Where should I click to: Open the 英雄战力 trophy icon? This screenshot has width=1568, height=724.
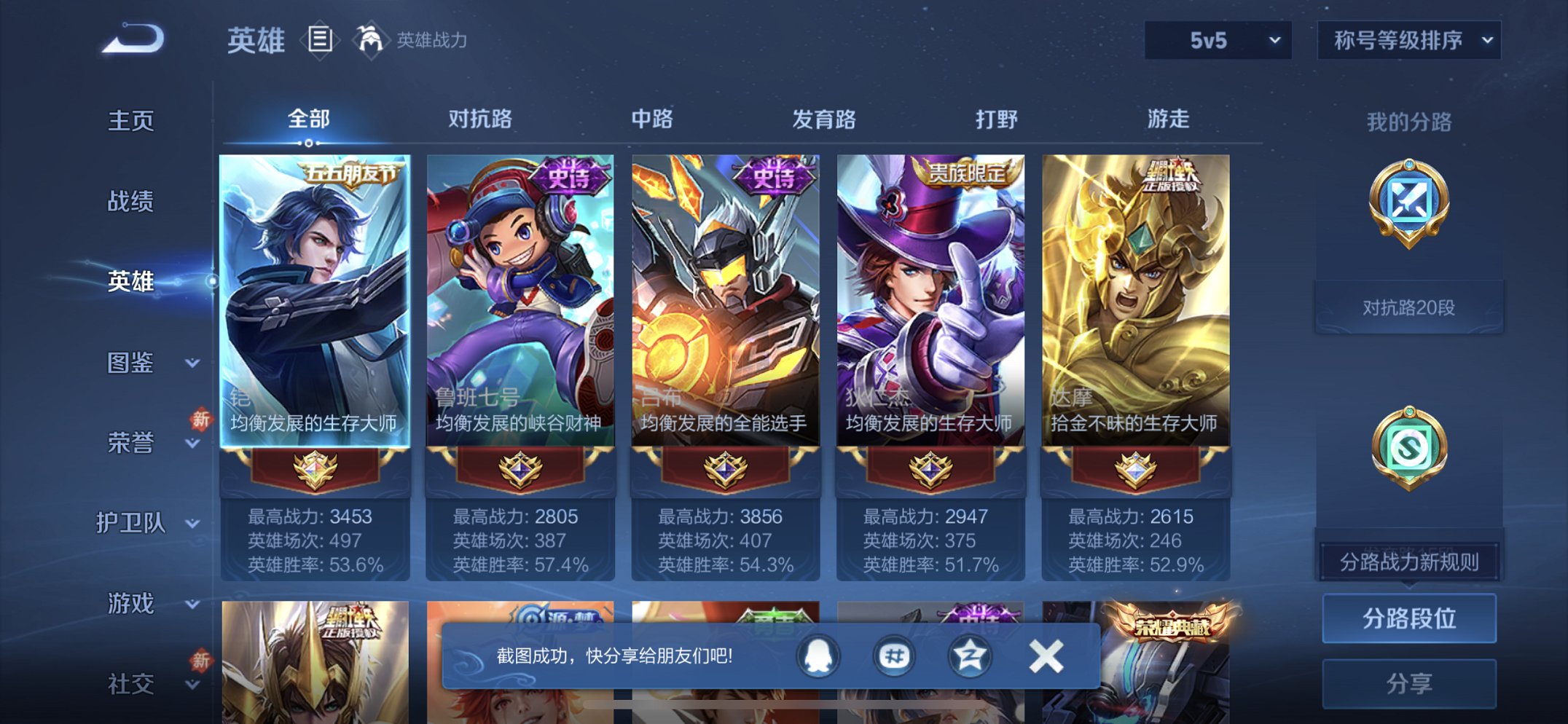point(370,40)
